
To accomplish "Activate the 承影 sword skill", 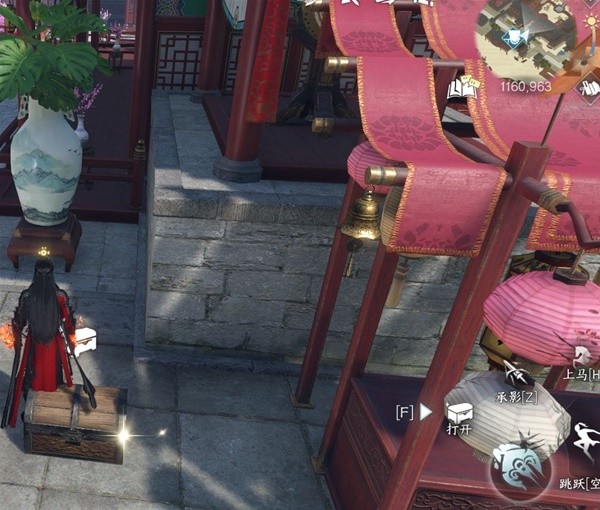I will (x=516, y=376).
